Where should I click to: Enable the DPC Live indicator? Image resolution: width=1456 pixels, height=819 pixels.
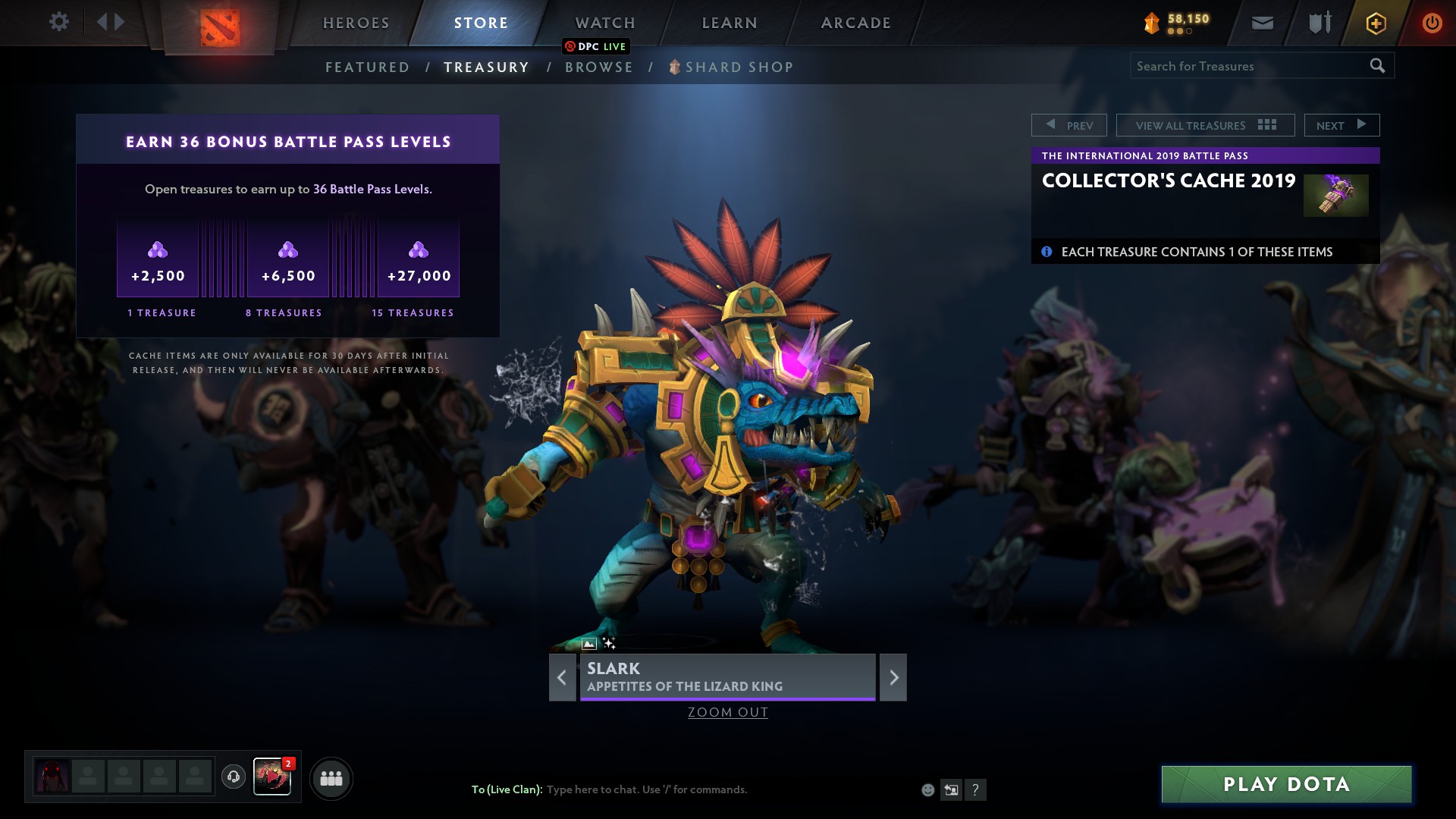(x=596, y=46)
